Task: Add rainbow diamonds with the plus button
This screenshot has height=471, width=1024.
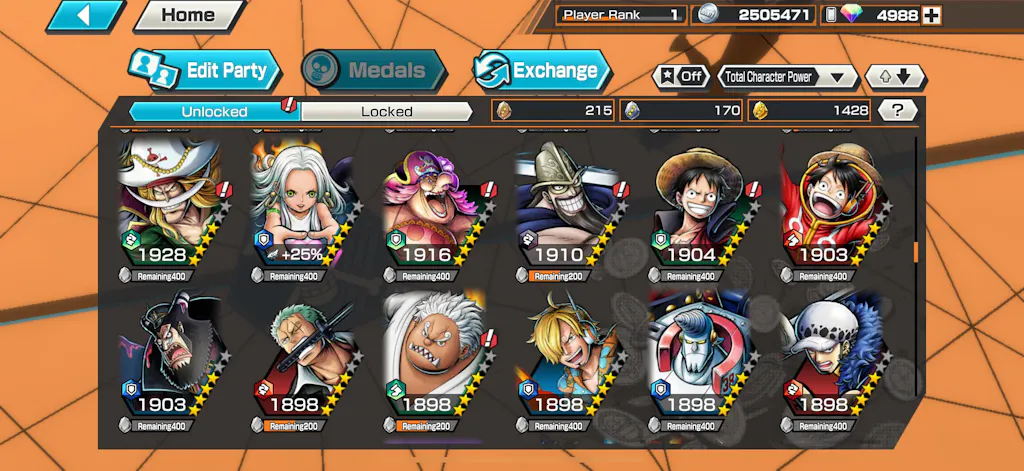Action: pyautogui.click(x=931, y=15)
